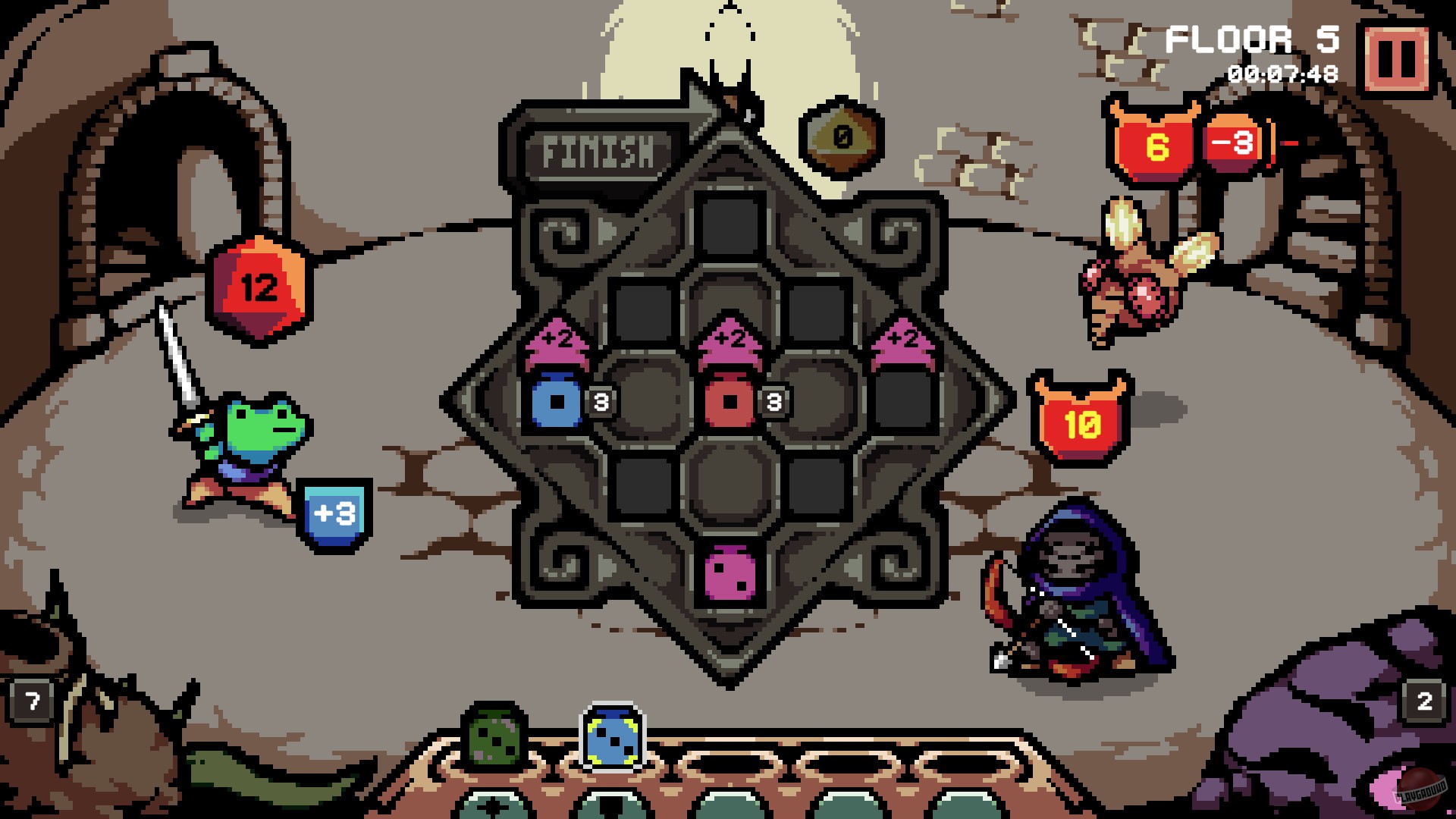Screen dimensions: 1456x819
Task: Click the counter showing 7 on the left
Action: [30, 701]
